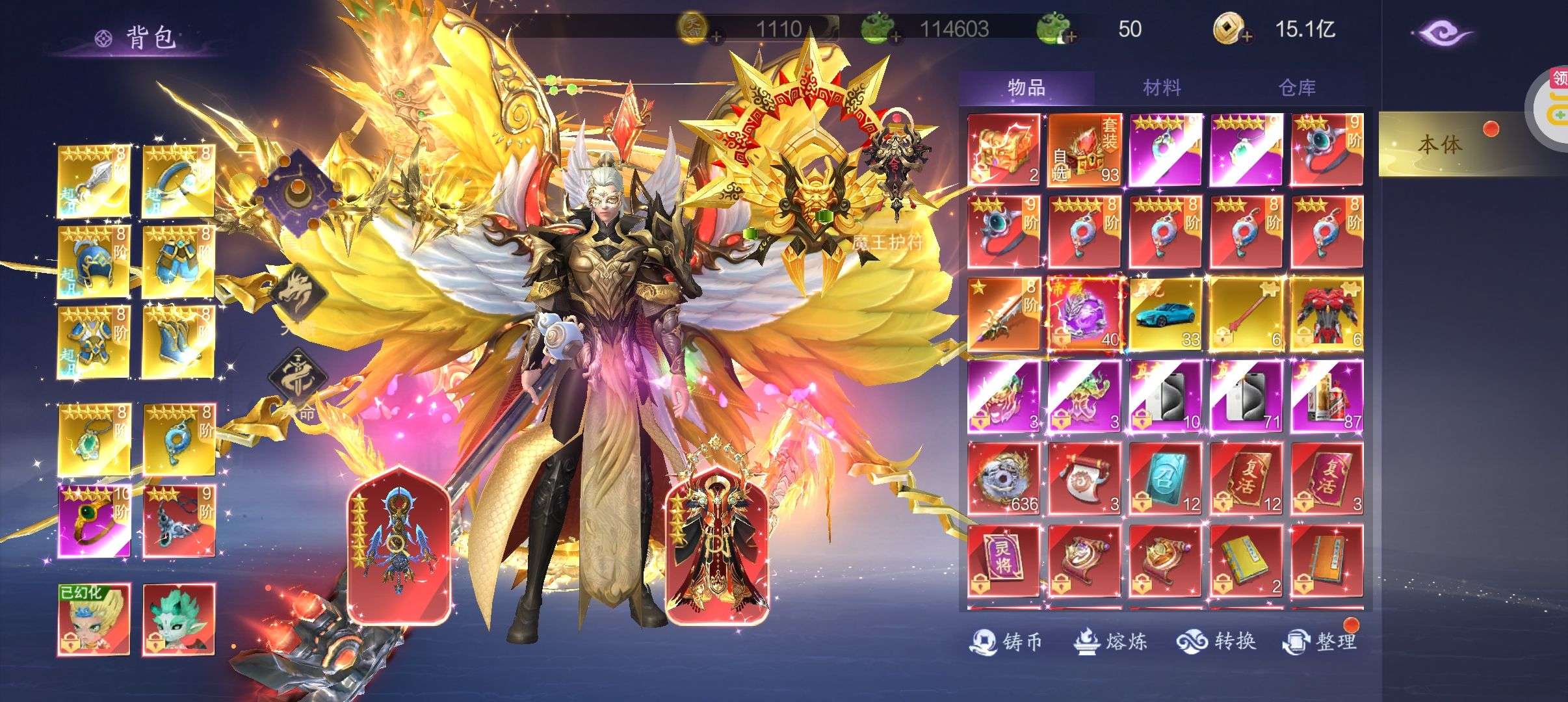This screenshot has height=702, width=1568.
Task: Select the 本体 side tab
Action: coord(1439,144)
